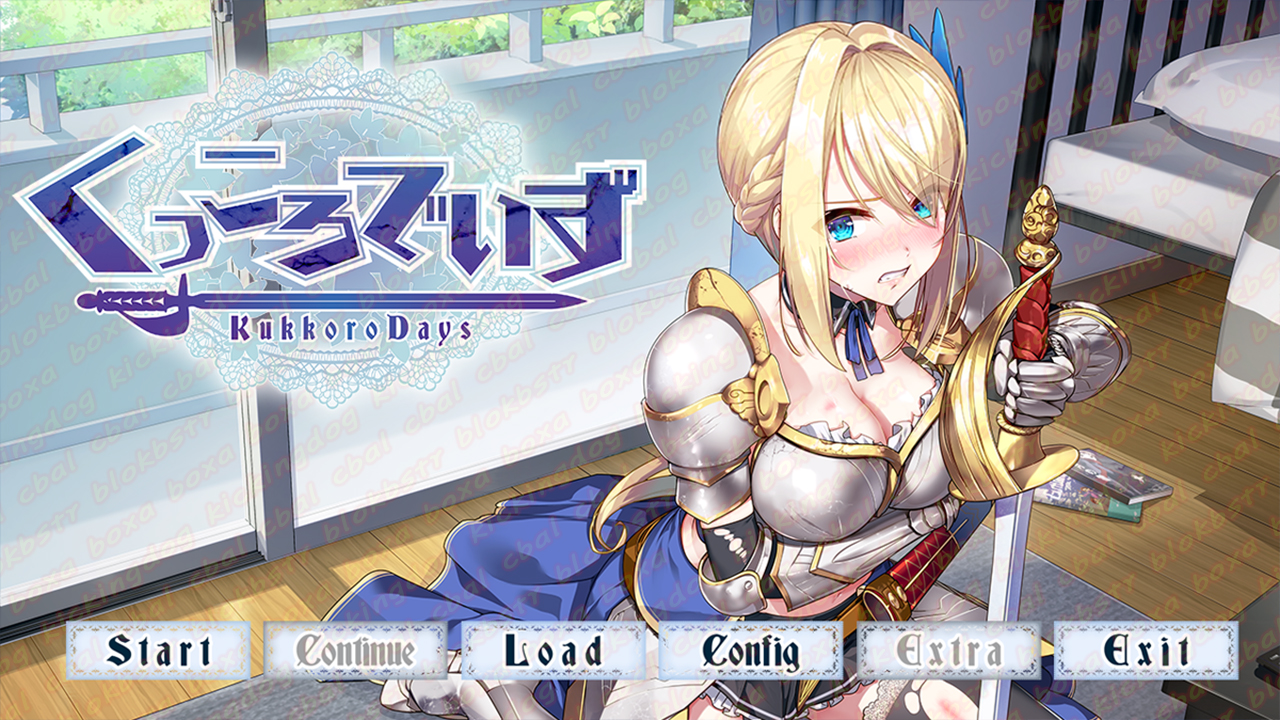Start a new game
The width and height of the screenshot is (1280, 720).
click(x=159, y=651)
